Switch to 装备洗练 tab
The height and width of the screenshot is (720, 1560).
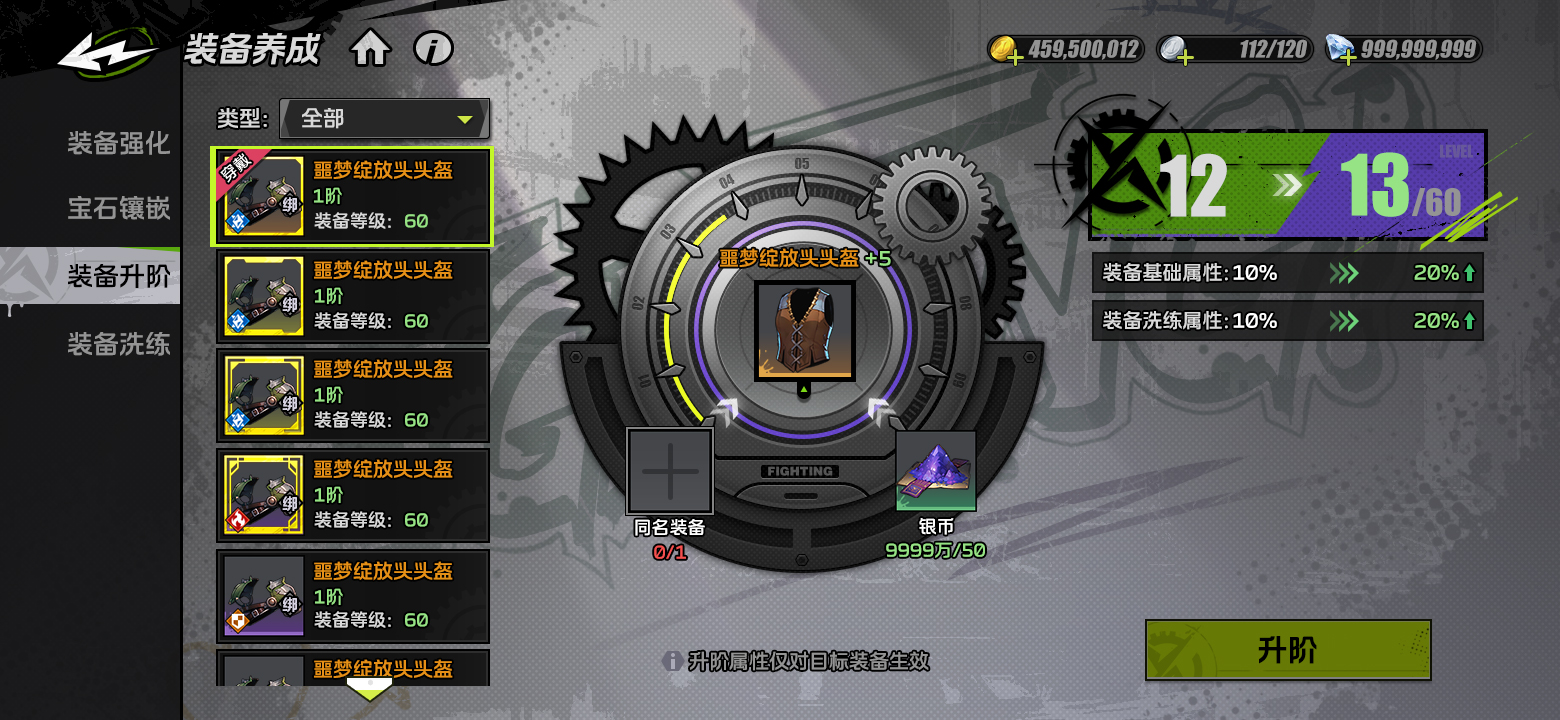118,345
